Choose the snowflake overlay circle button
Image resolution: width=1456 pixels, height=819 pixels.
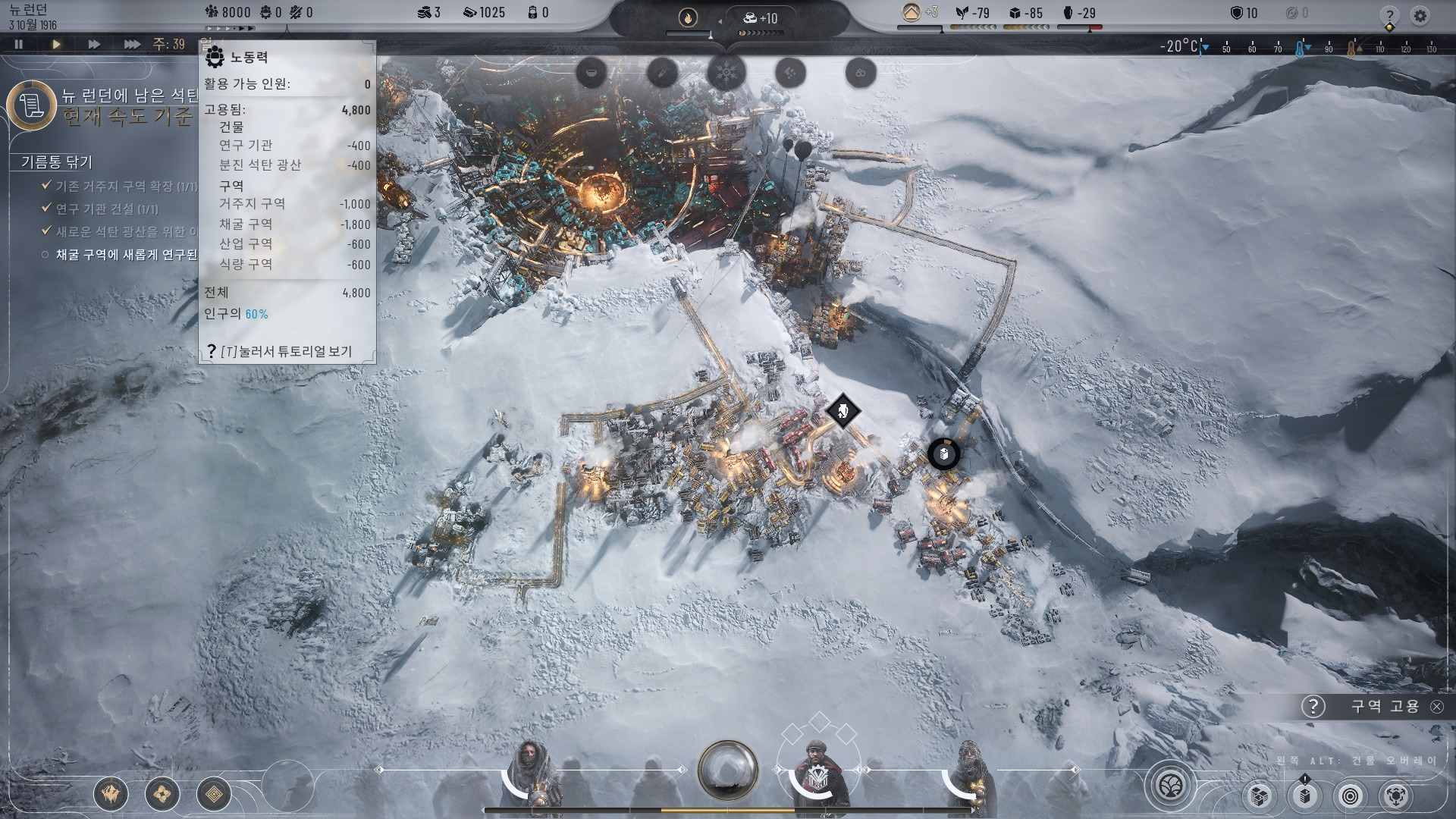tap(726, 74)
